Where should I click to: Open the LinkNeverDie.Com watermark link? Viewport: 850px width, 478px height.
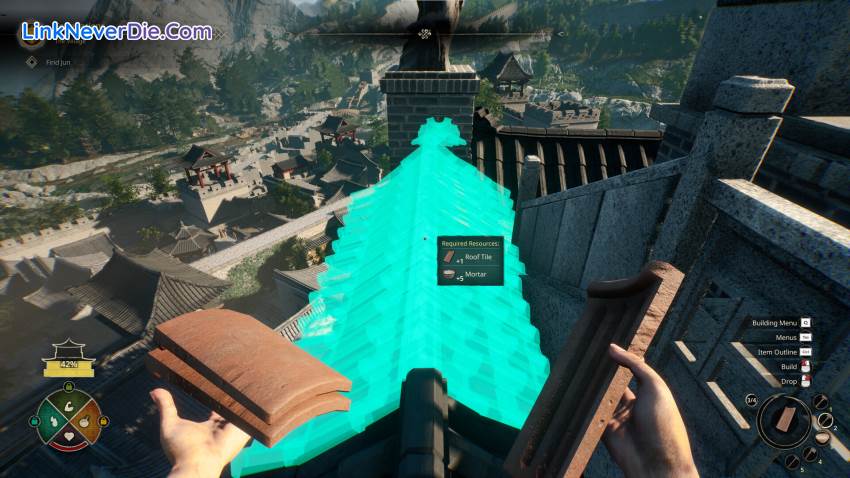[x=116, y=32]
